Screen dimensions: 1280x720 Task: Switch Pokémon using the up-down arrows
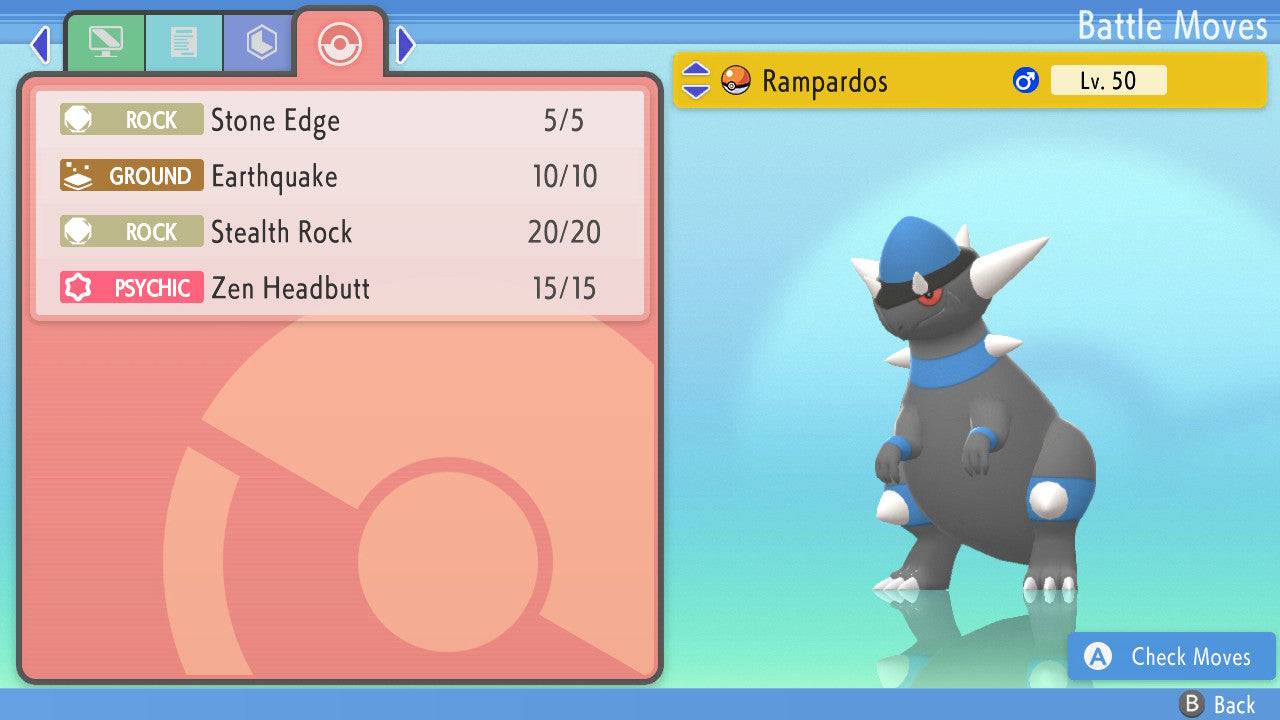click(695, 81)
